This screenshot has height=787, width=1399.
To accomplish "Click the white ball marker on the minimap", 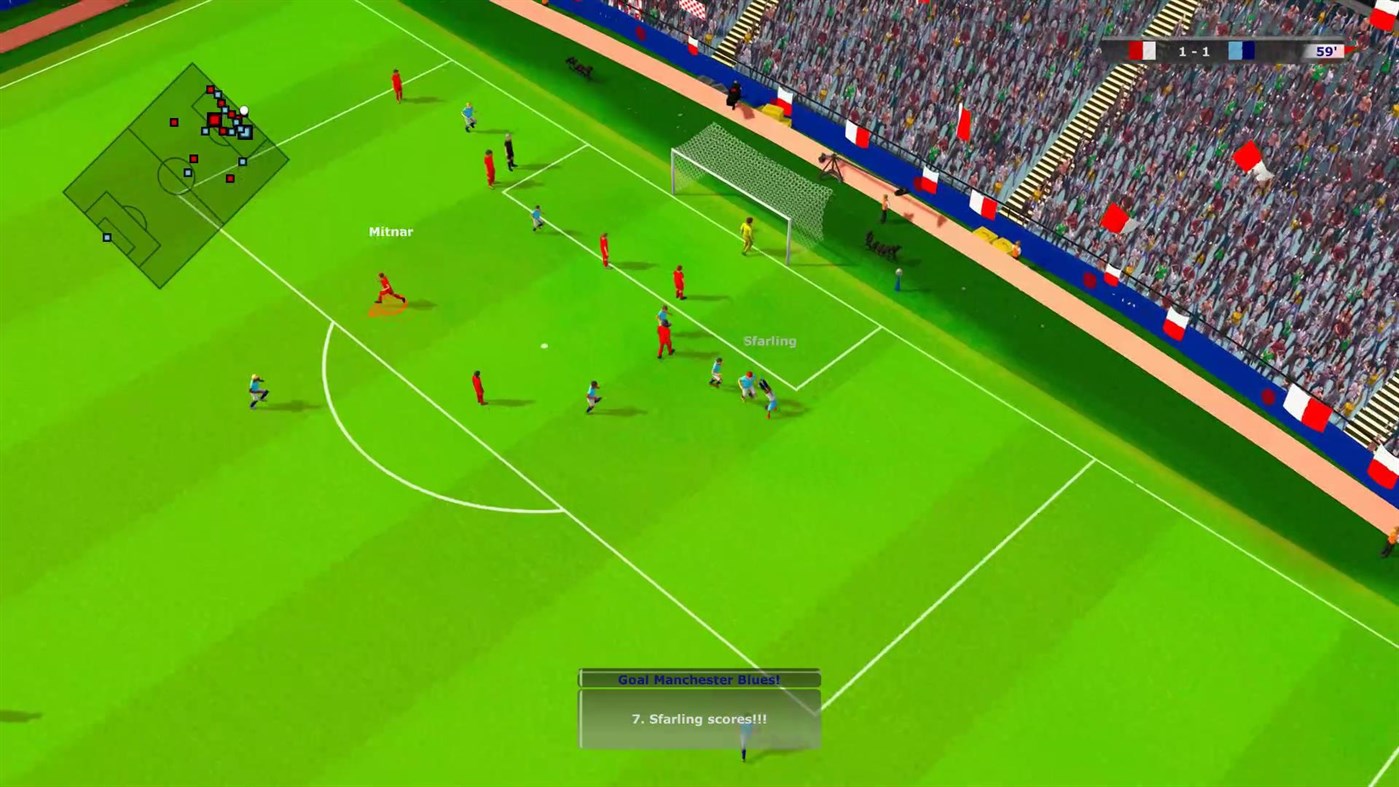I will click(244, 110).
